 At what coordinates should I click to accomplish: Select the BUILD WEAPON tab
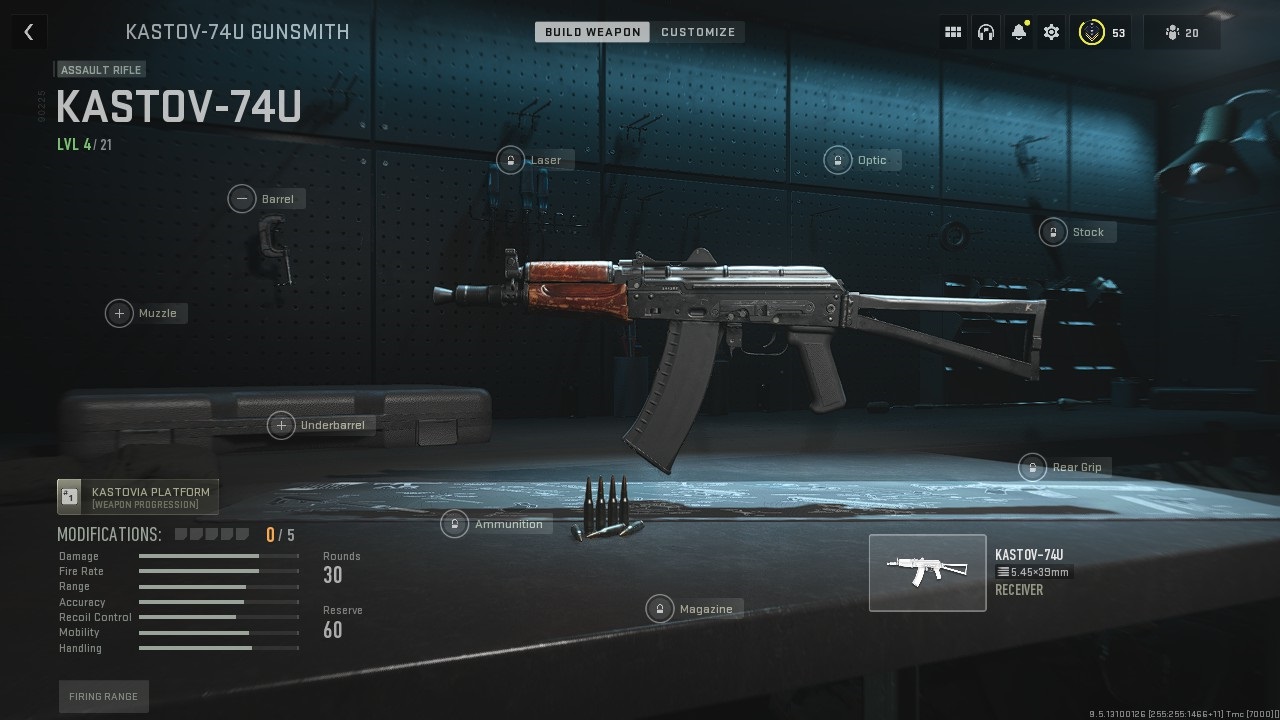[x=591, y=31]
